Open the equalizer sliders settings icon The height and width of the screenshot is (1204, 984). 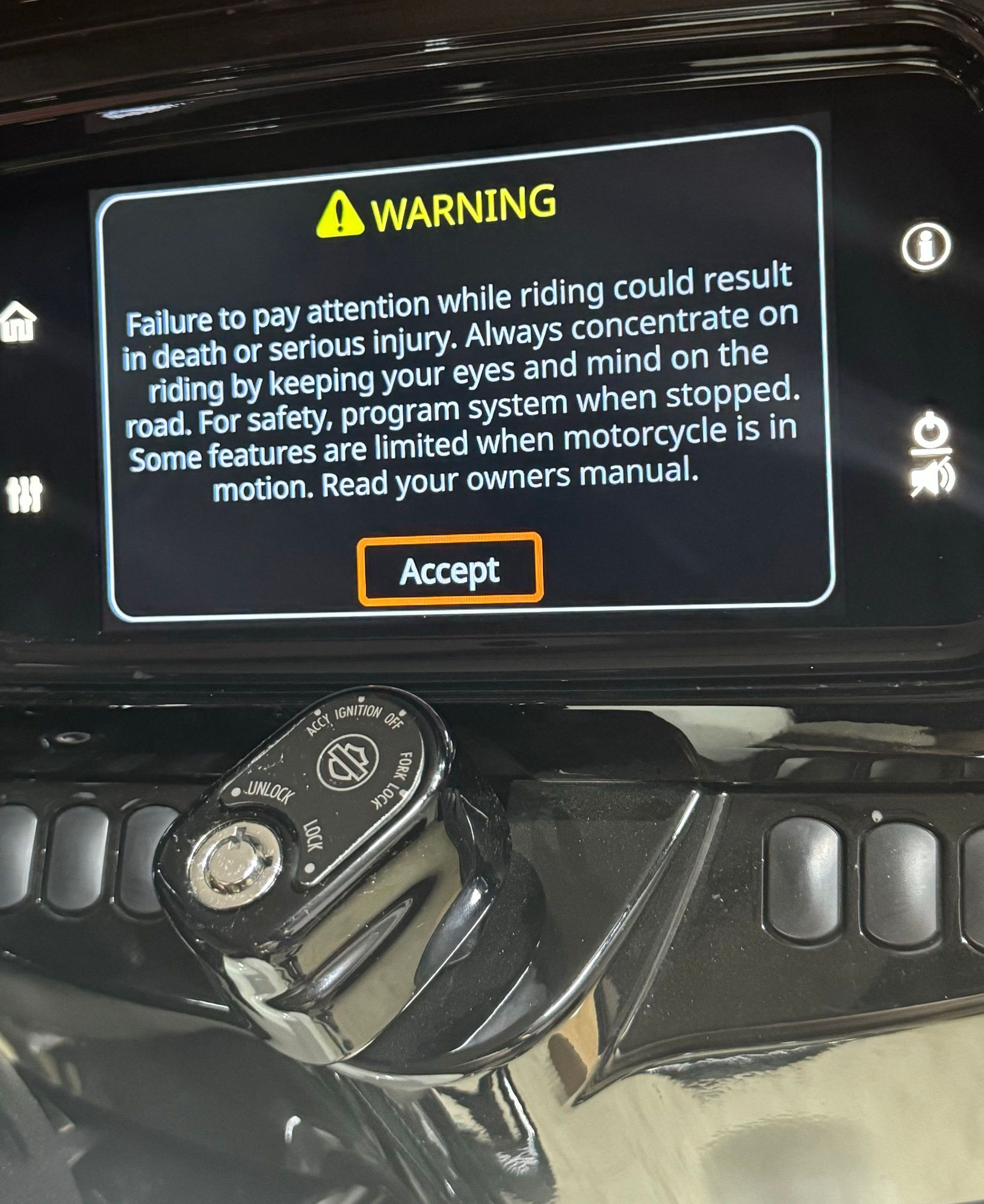pyautogui.click(x=24, y=494)
